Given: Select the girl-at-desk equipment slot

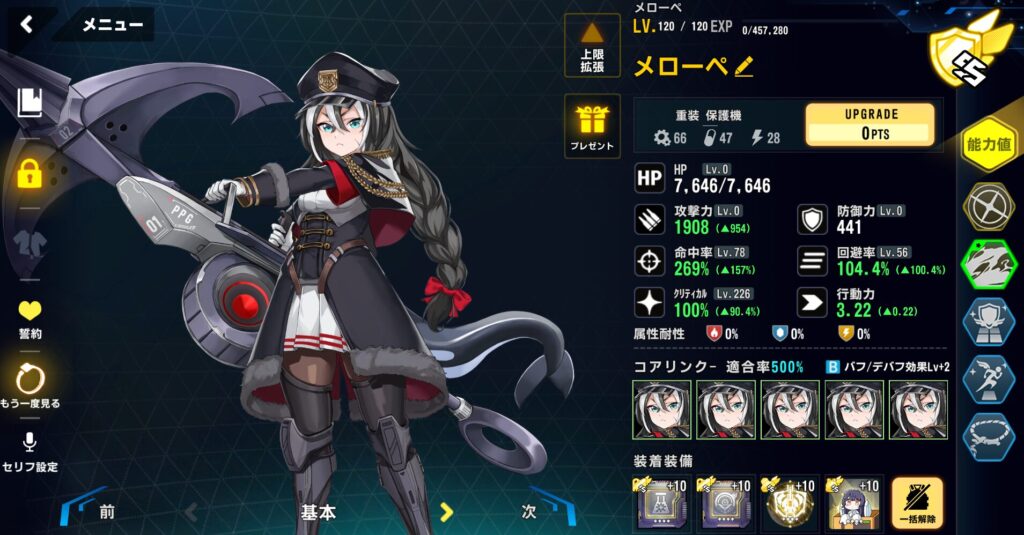Looking at the screenshot, I should (853, 503).
